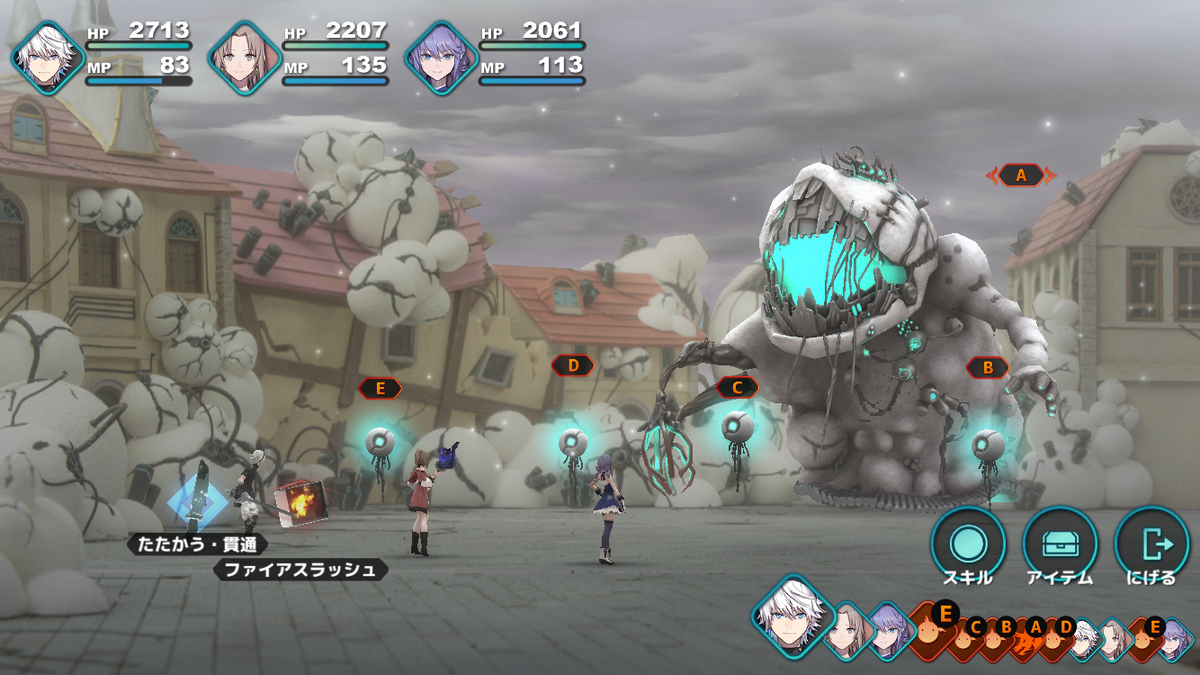The width and height of the screenshot is (1200, 675).
Task: Select the brown-haired girl's portrait
Action: point(243,57)
